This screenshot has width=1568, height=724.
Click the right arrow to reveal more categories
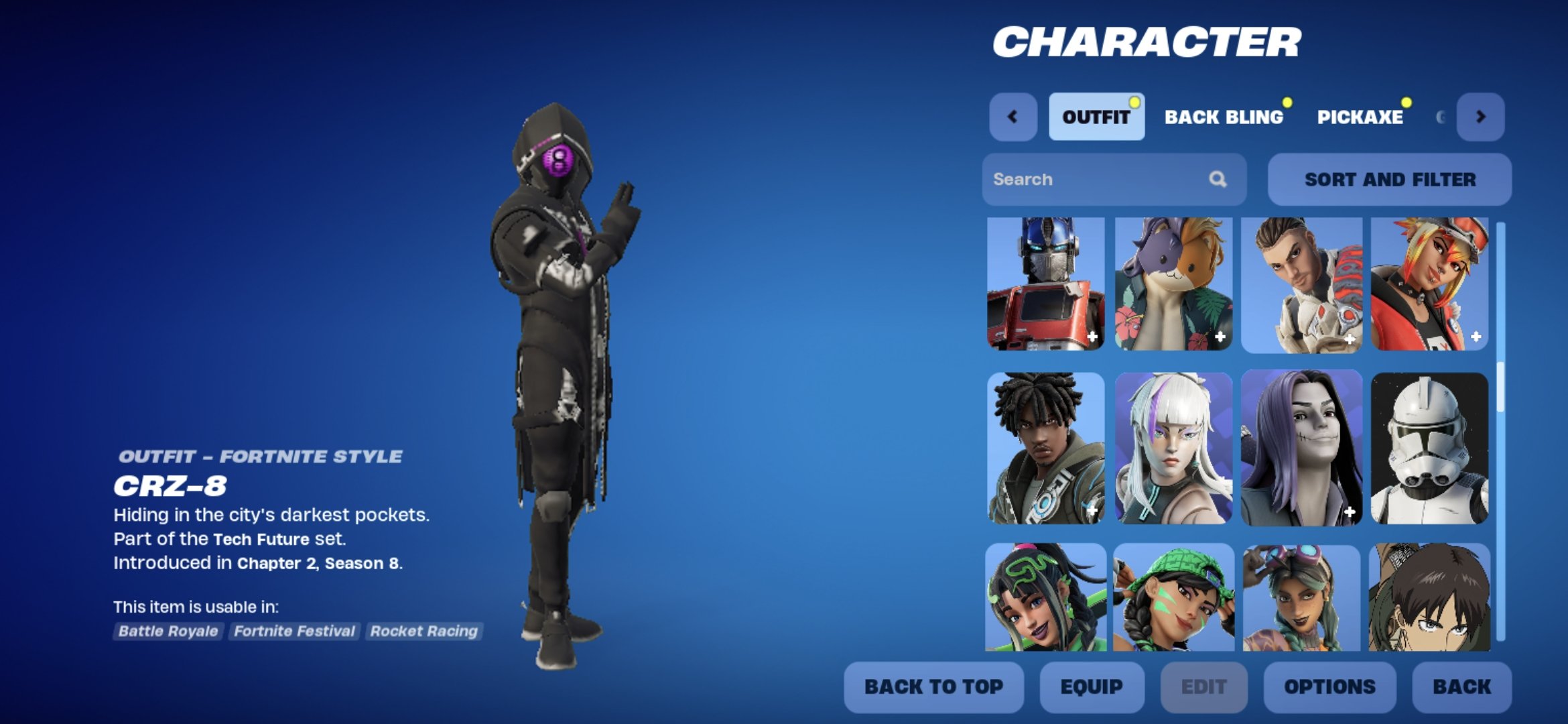(1482, 117)
